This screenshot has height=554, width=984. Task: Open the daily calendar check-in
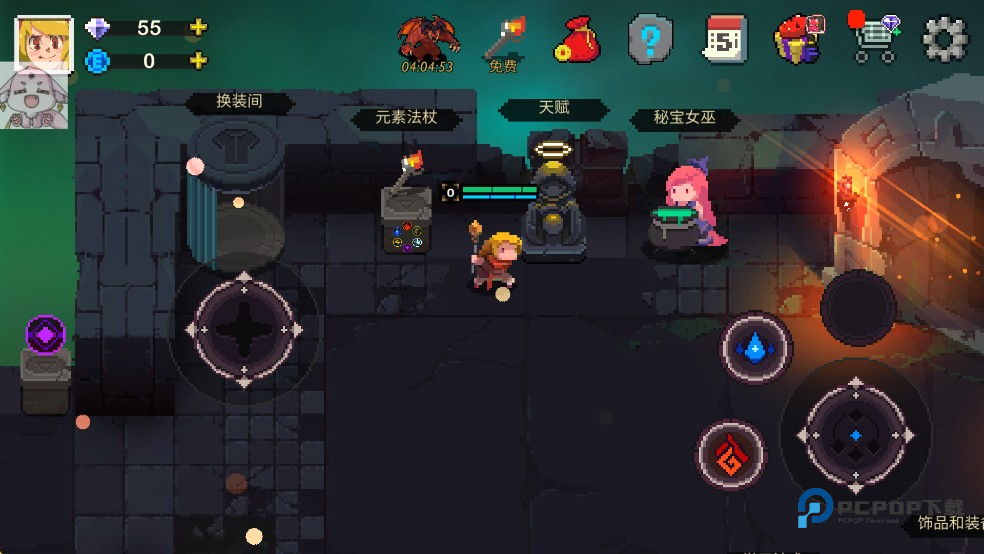[x=724, y=40]
